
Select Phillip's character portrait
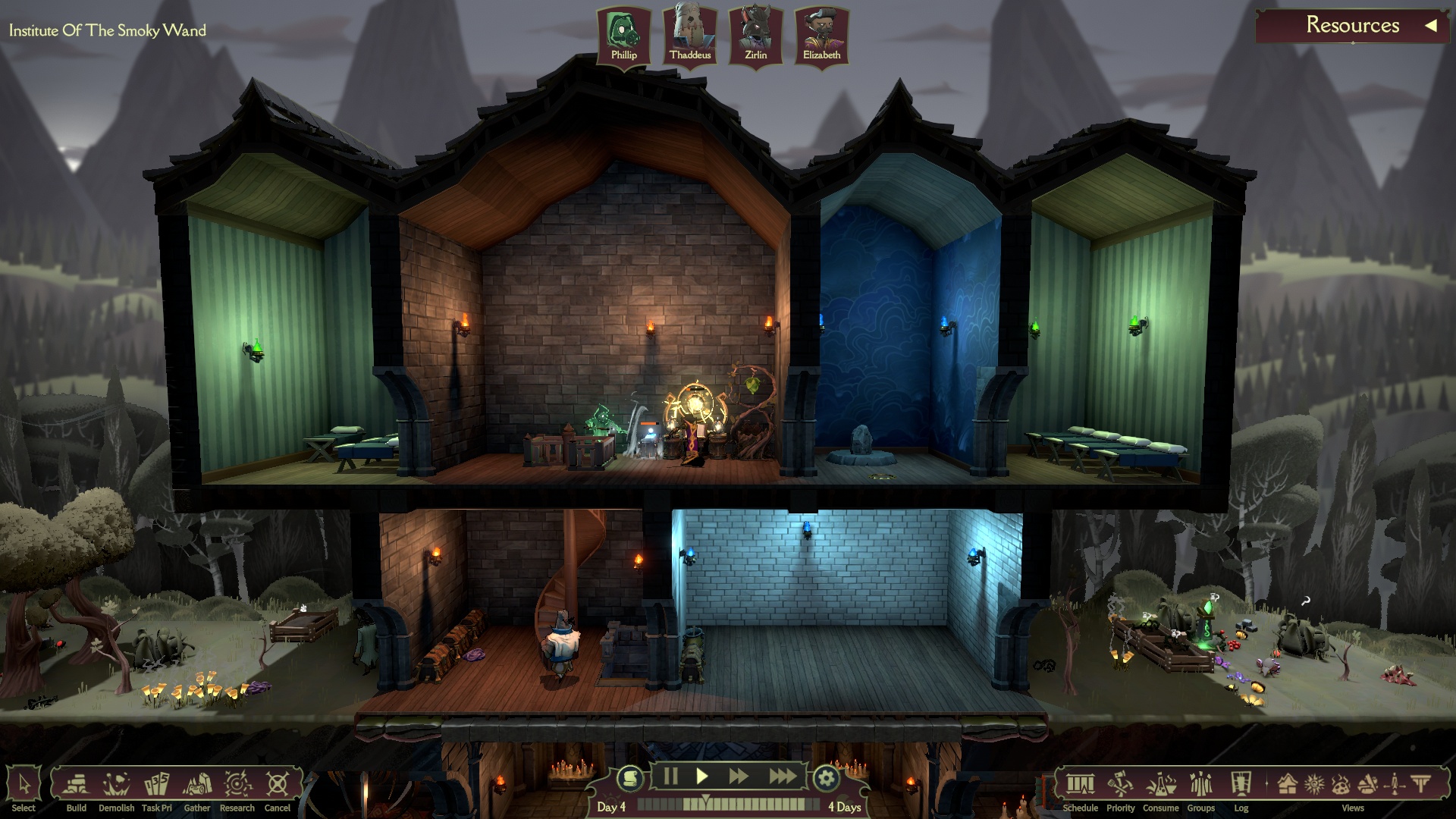[x=623, y=36]
